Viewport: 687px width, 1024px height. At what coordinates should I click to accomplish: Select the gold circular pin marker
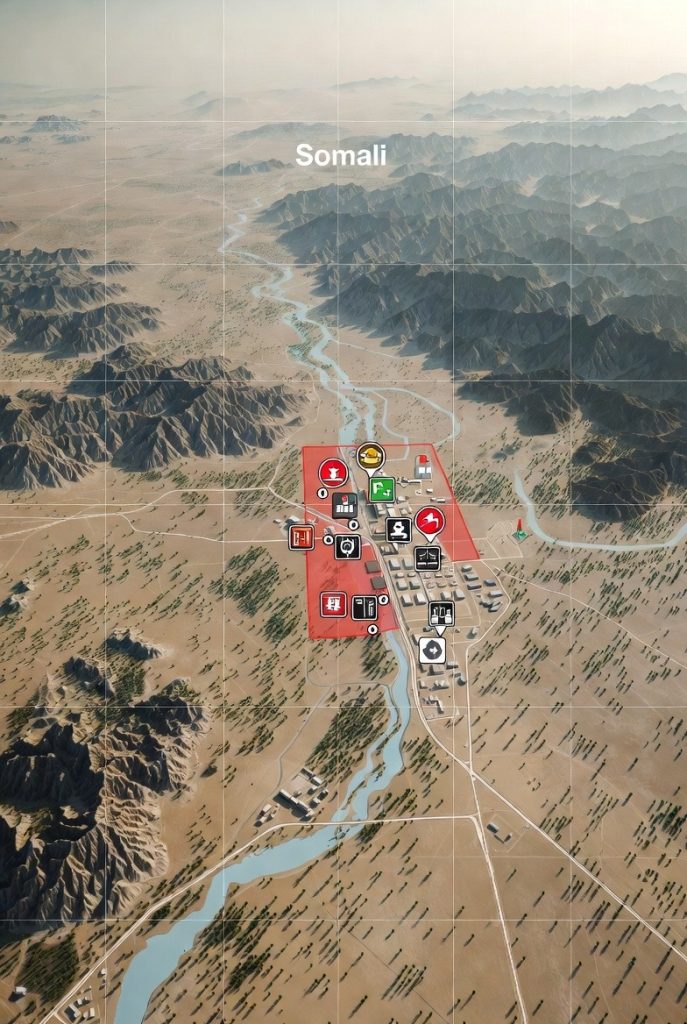point(370,456)
